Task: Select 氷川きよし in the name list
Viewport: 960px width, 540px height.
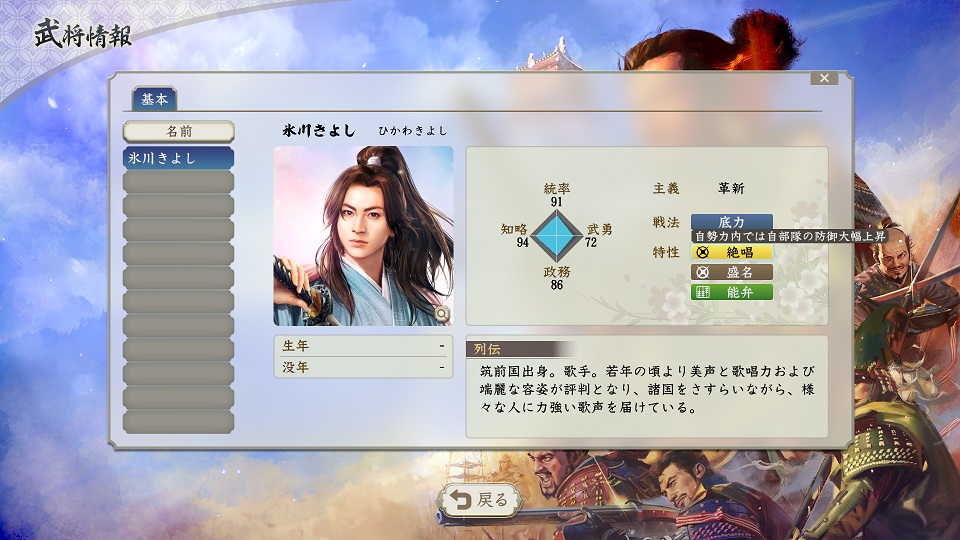Action: (x=178, y=158)
